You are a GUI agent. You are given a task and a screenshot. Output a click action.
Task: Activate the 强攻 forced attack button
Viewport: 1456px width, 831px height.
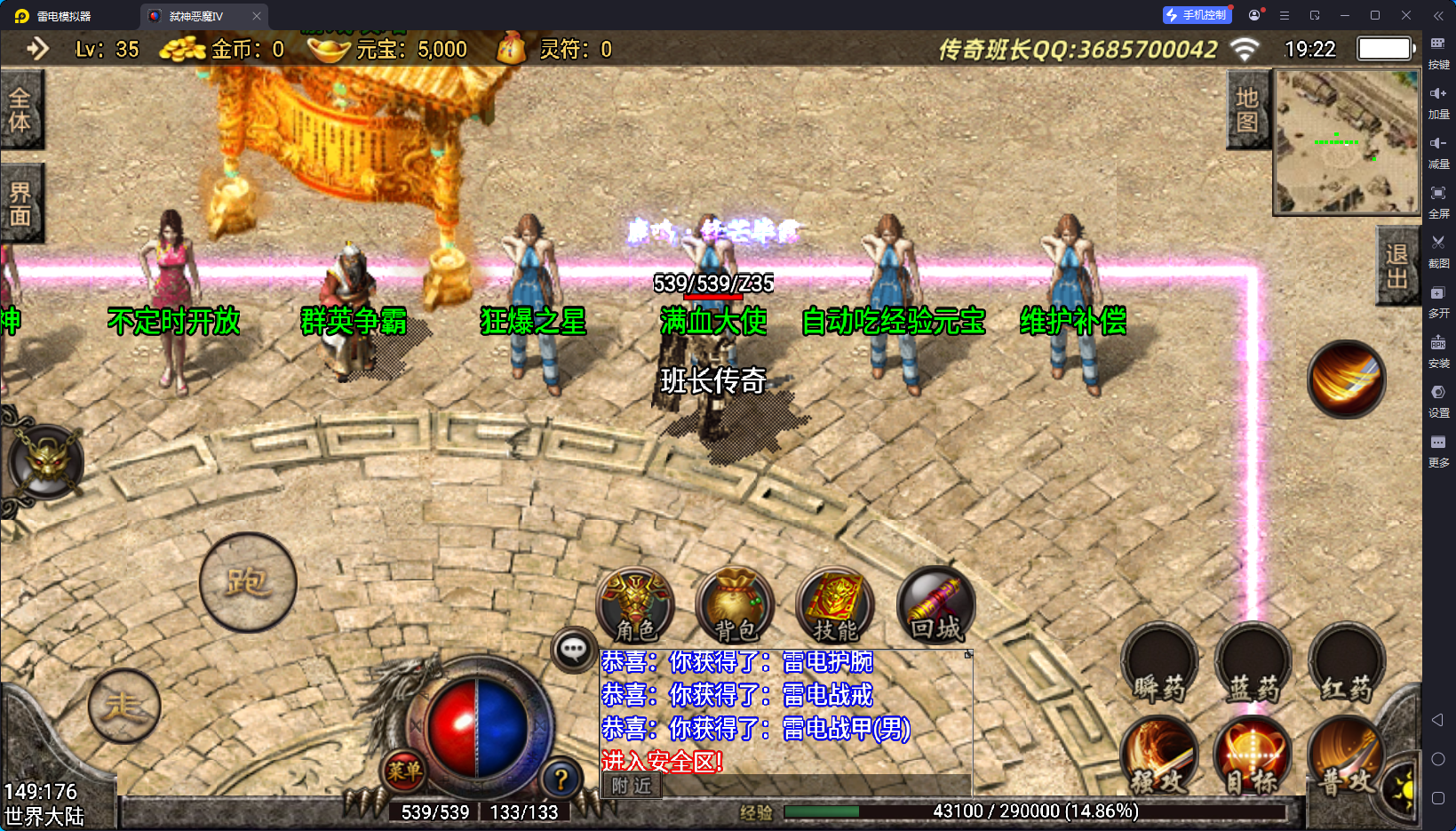click(1159, 757)
